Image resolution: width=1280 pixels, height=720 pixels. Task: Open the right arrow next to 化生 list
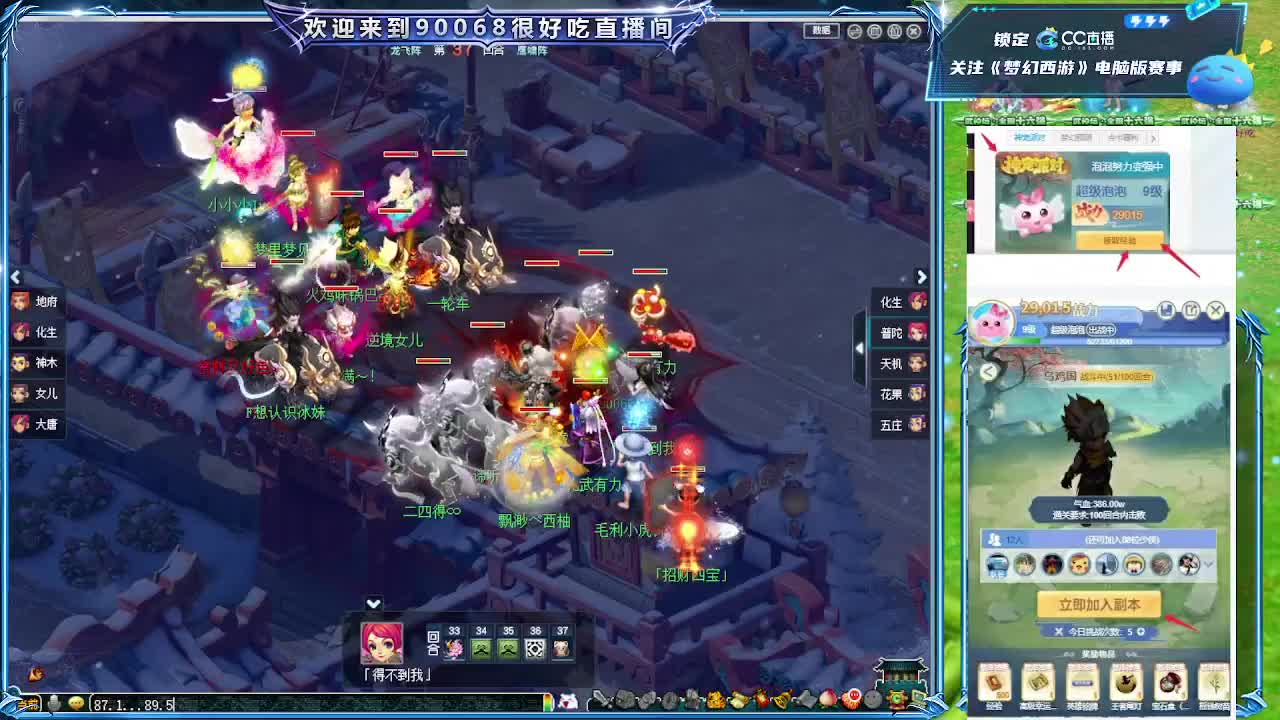921,277
